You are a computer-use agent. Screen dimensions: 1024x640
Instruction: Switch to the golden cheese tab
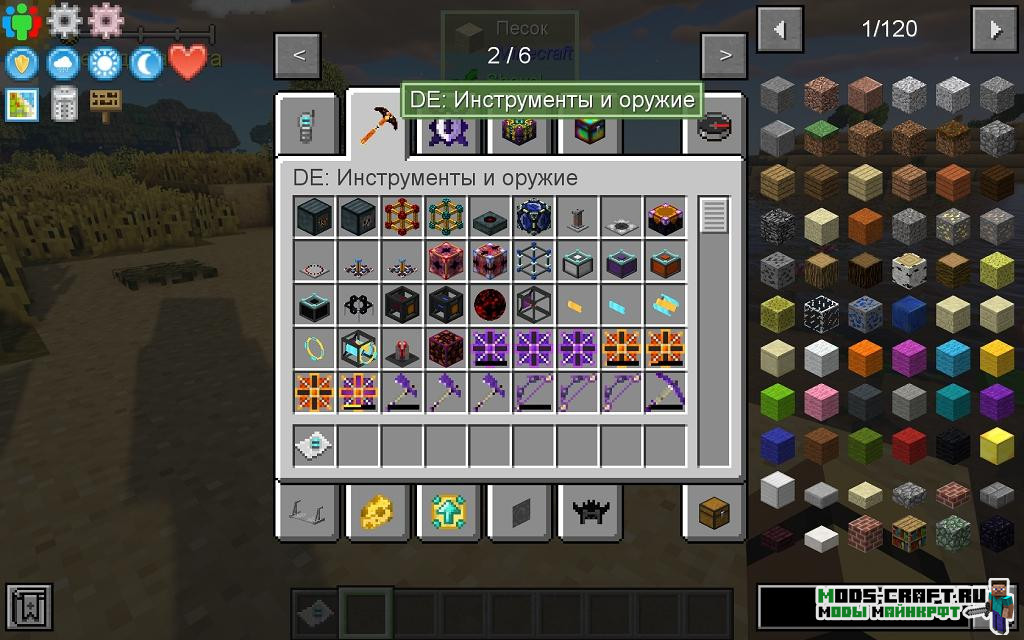pos(376,512)
